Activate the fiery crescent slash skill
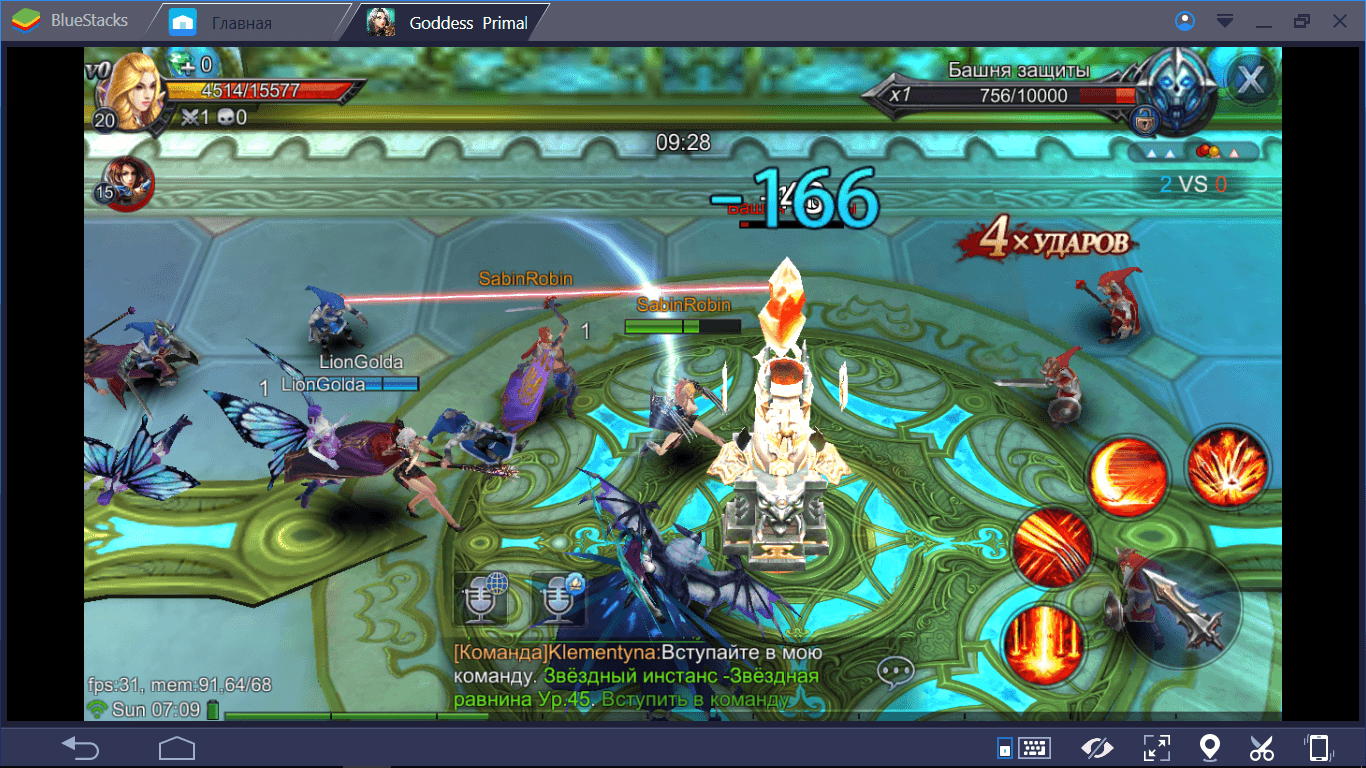 (1129, 474)
